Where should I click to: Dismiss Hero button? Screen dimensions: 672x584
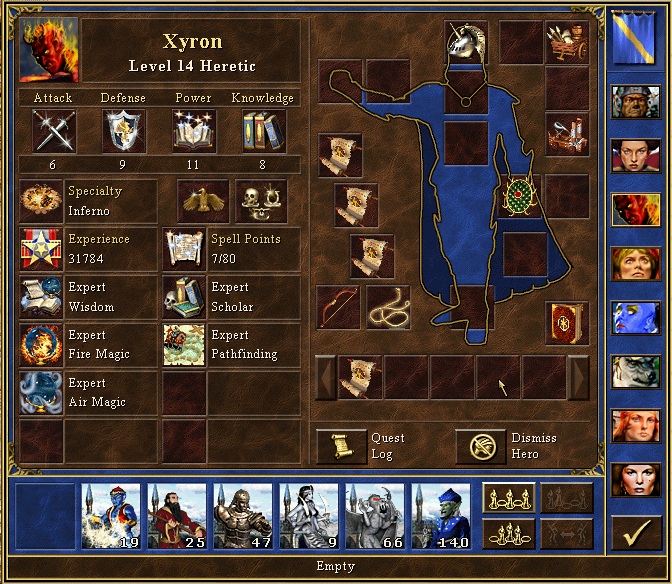pyautogui.click(x=480, y=446)
